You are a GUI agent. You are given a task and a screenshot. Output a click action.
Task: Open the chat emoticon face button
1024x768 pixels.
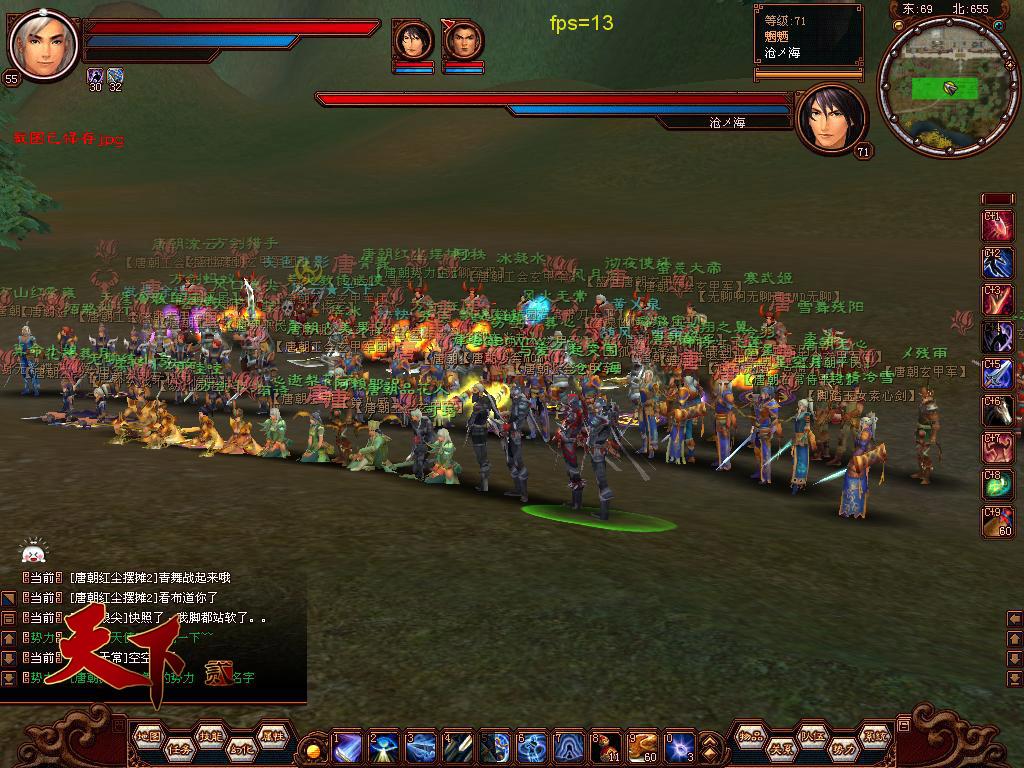point(33,552)
